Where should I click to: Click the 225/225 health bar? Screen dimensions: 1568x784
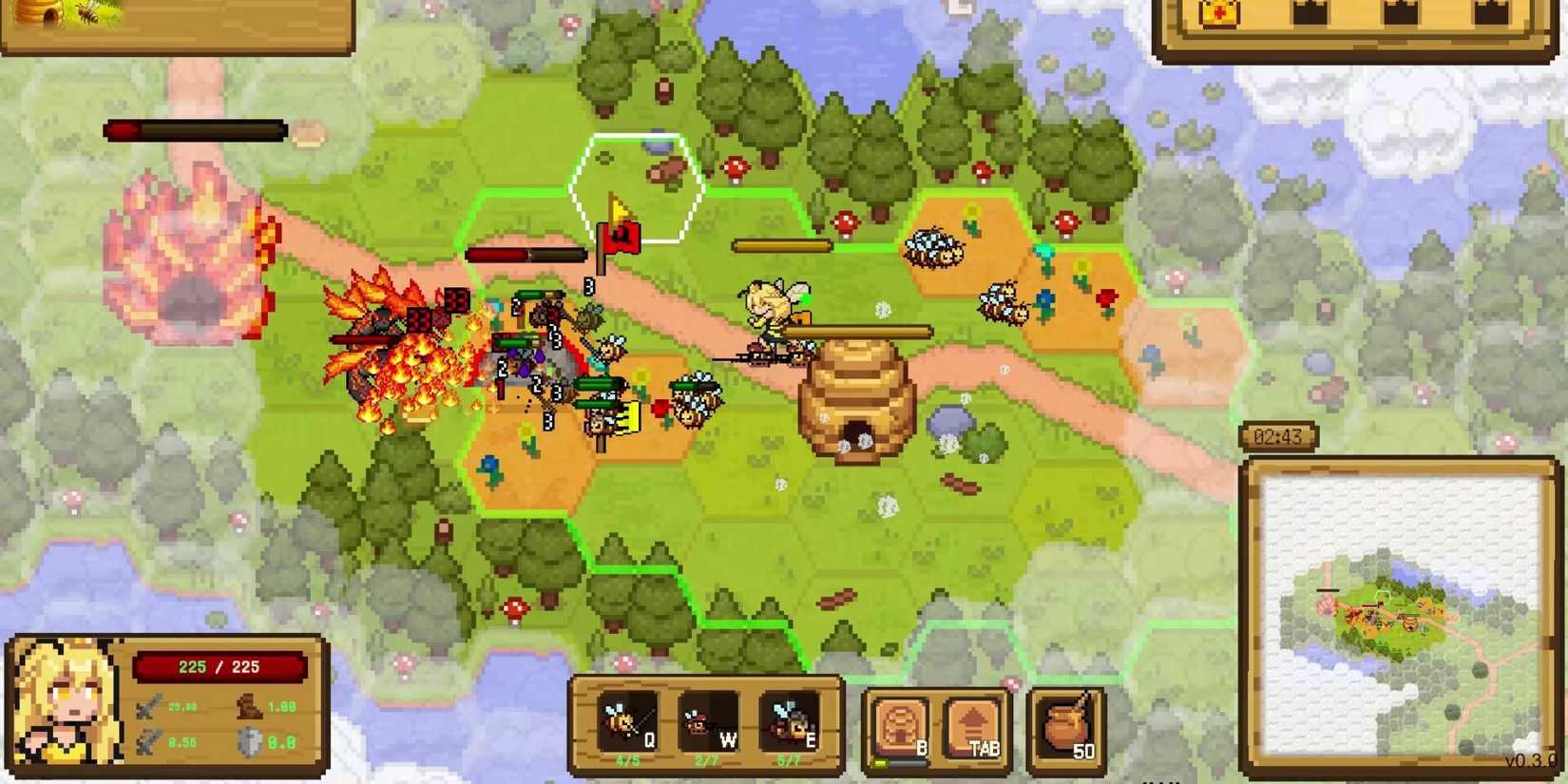pos(220,666)
